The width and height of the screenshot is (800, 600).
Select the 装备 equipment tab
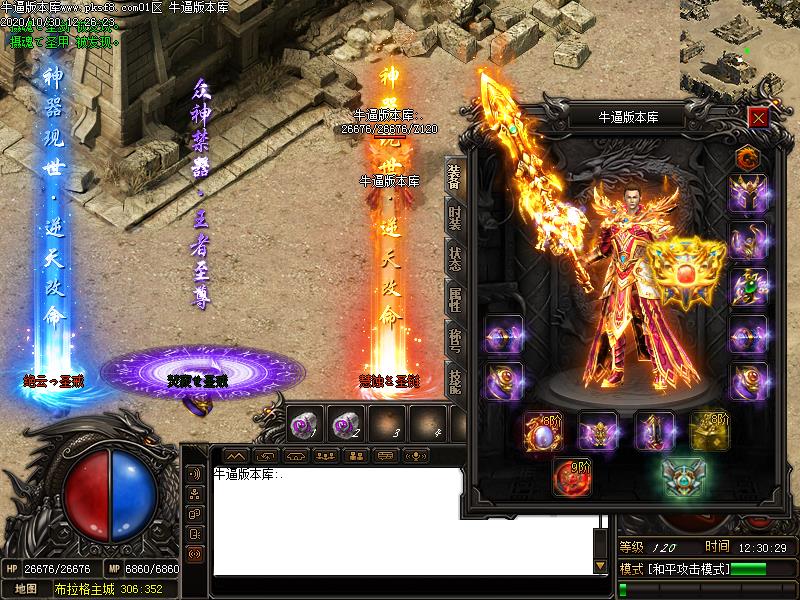tap(455, 174)
